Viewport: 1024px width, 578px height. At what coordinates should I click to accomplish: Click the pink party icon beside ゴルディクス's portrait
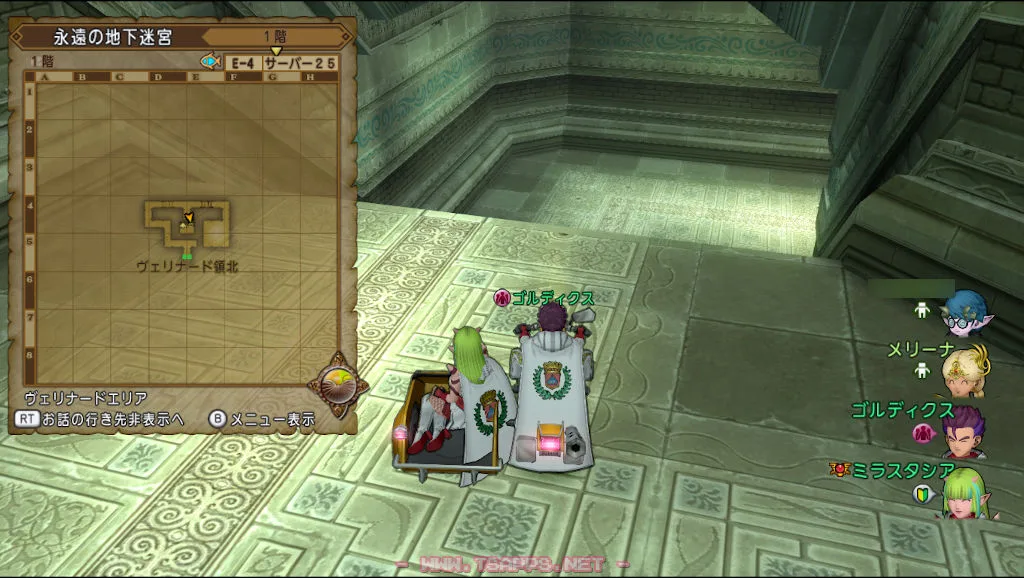(x=923, y=433)
